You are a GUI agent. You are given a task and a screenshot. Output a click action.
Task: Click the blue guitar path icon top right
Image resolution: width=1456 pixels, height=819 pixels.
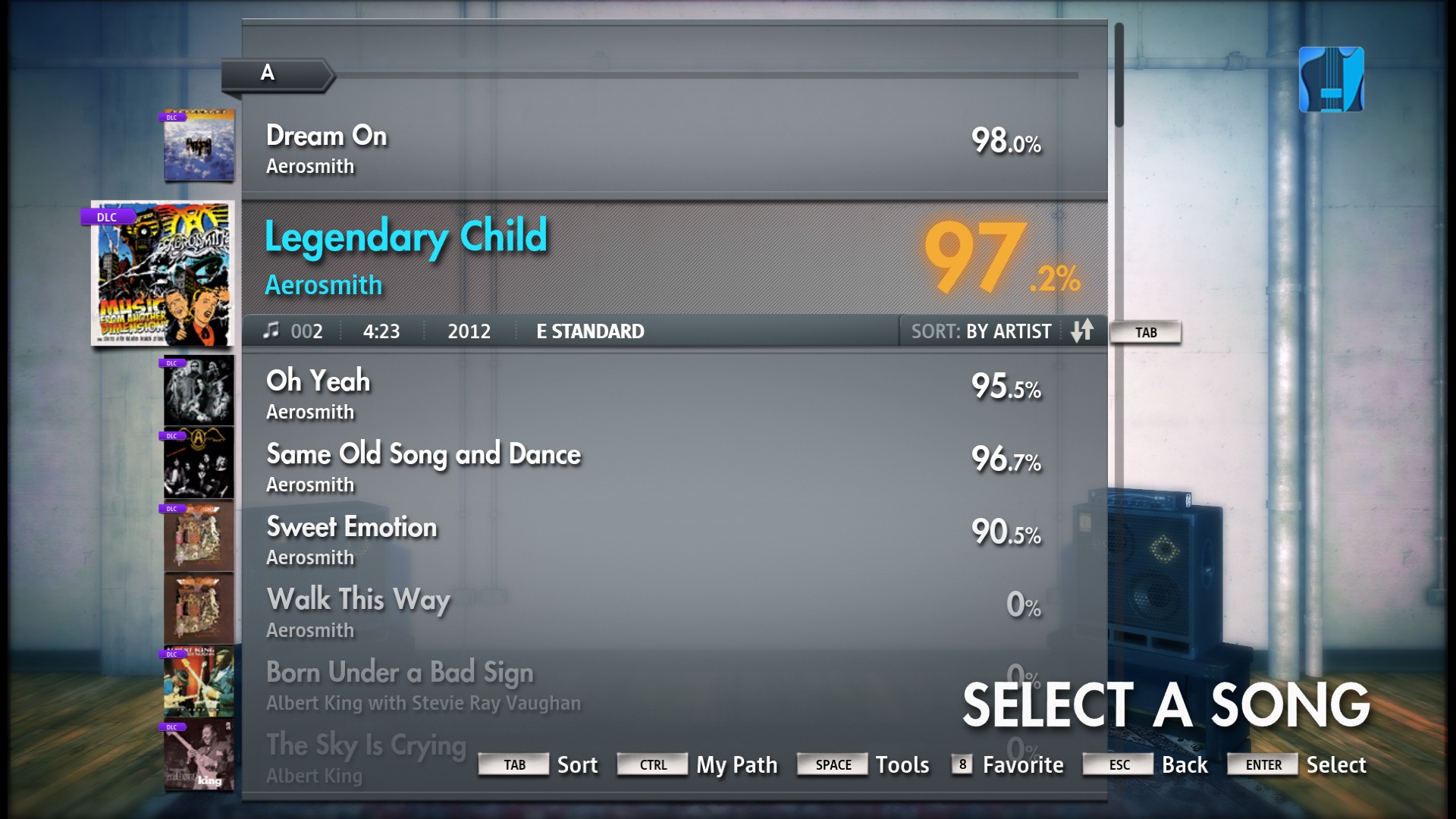pos(1330,80)
